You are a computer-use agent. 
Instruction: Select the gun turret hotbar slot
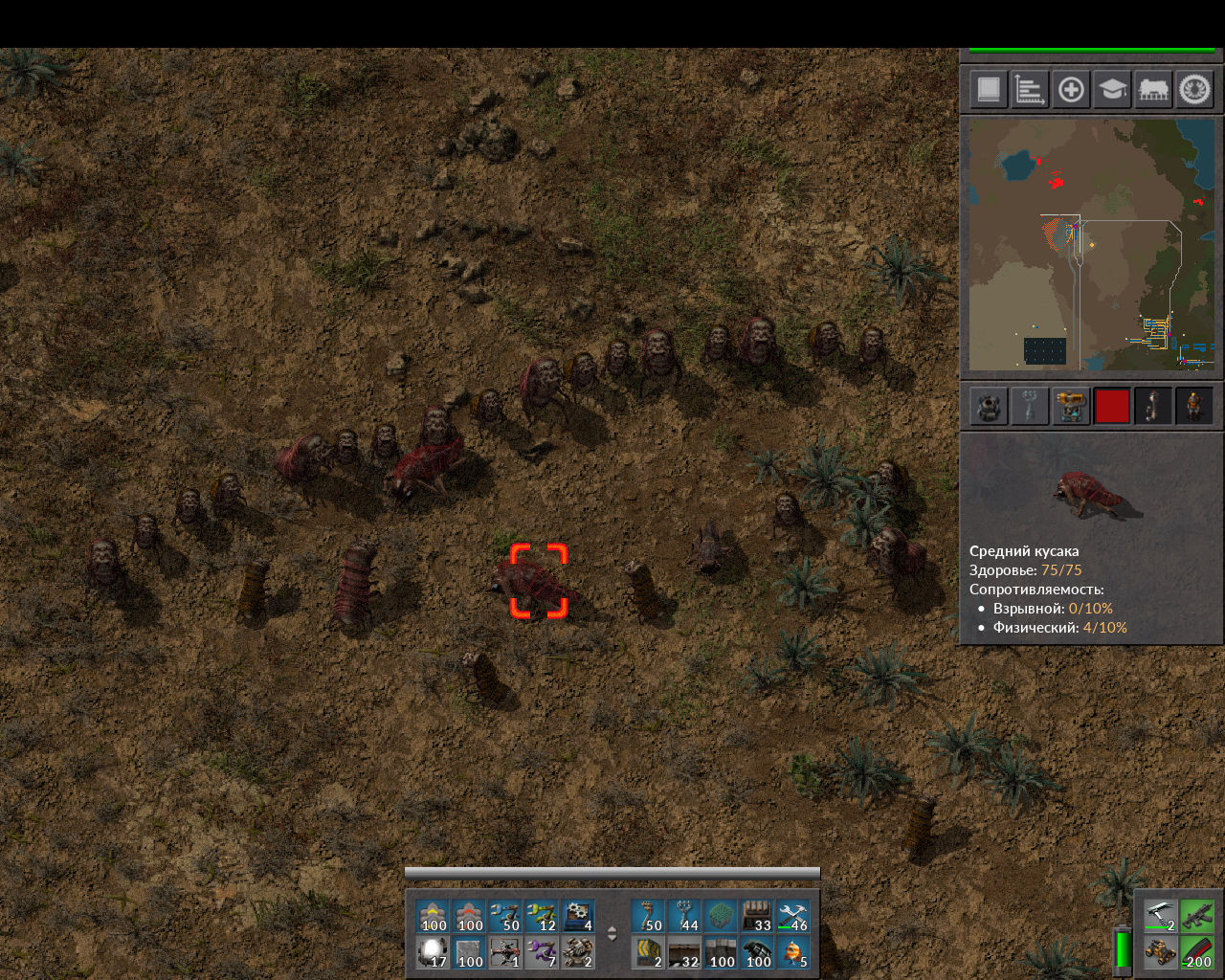tap(579, 953)
